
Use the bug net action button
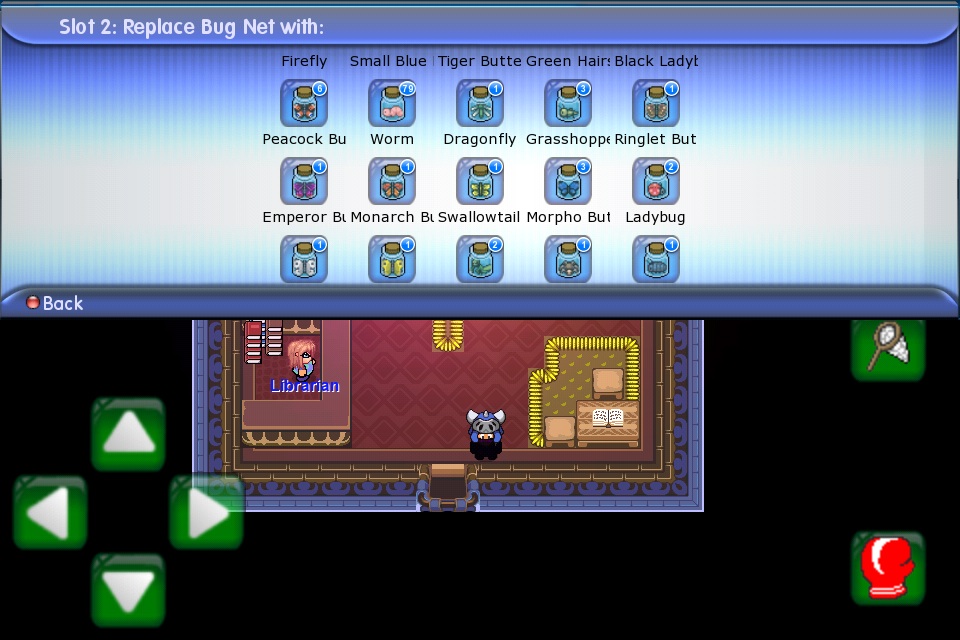(888, 346)
